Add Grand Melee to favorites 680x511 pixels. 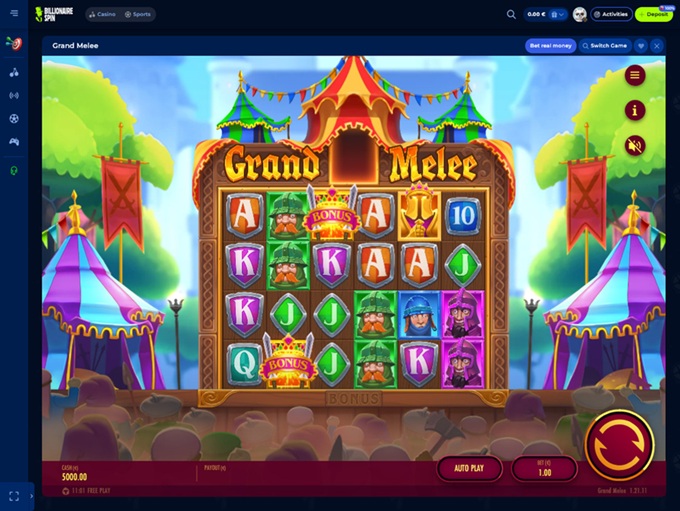(641, 46)
